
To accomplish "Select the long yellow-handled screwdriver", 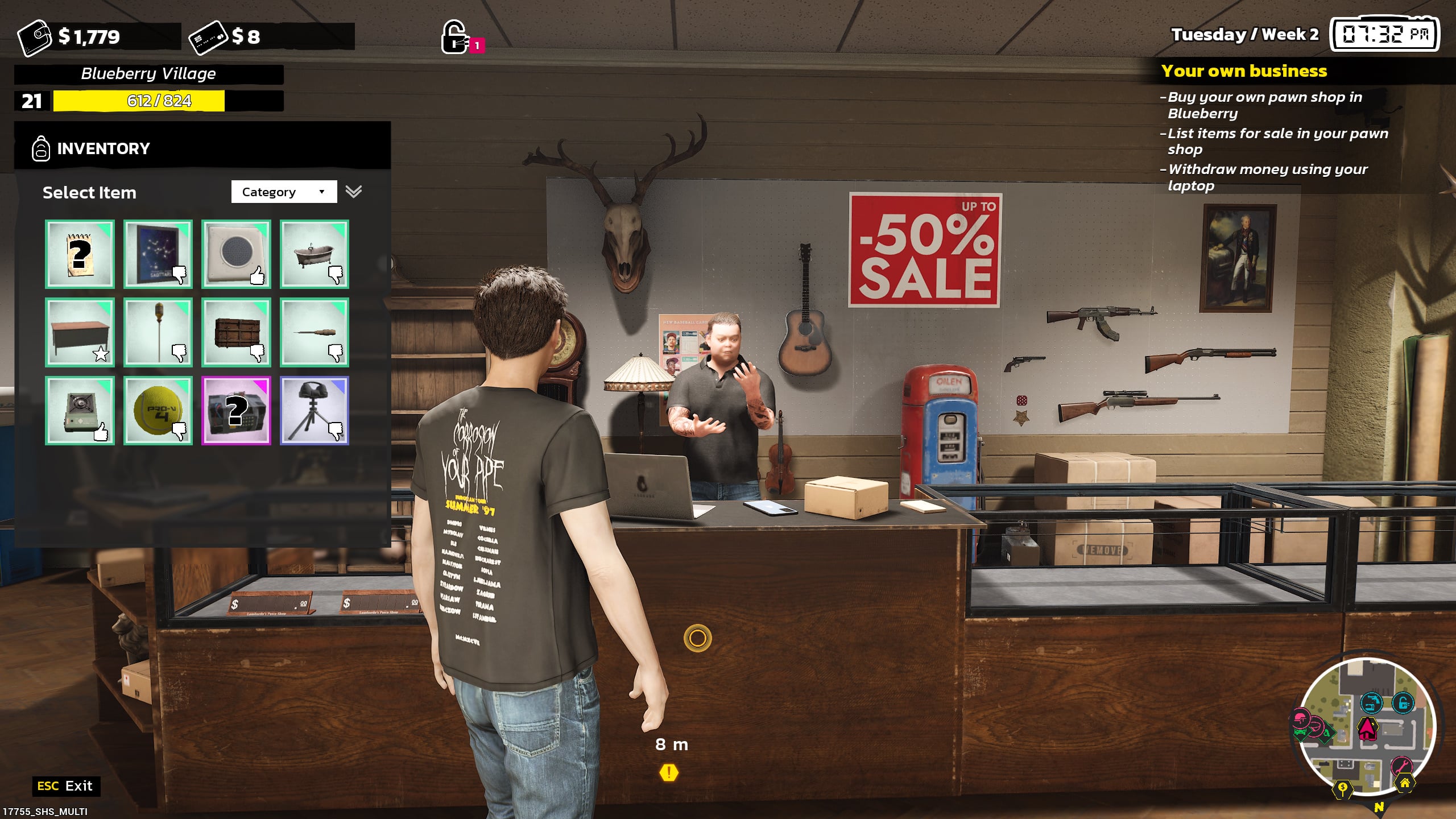I will (158, 332).
